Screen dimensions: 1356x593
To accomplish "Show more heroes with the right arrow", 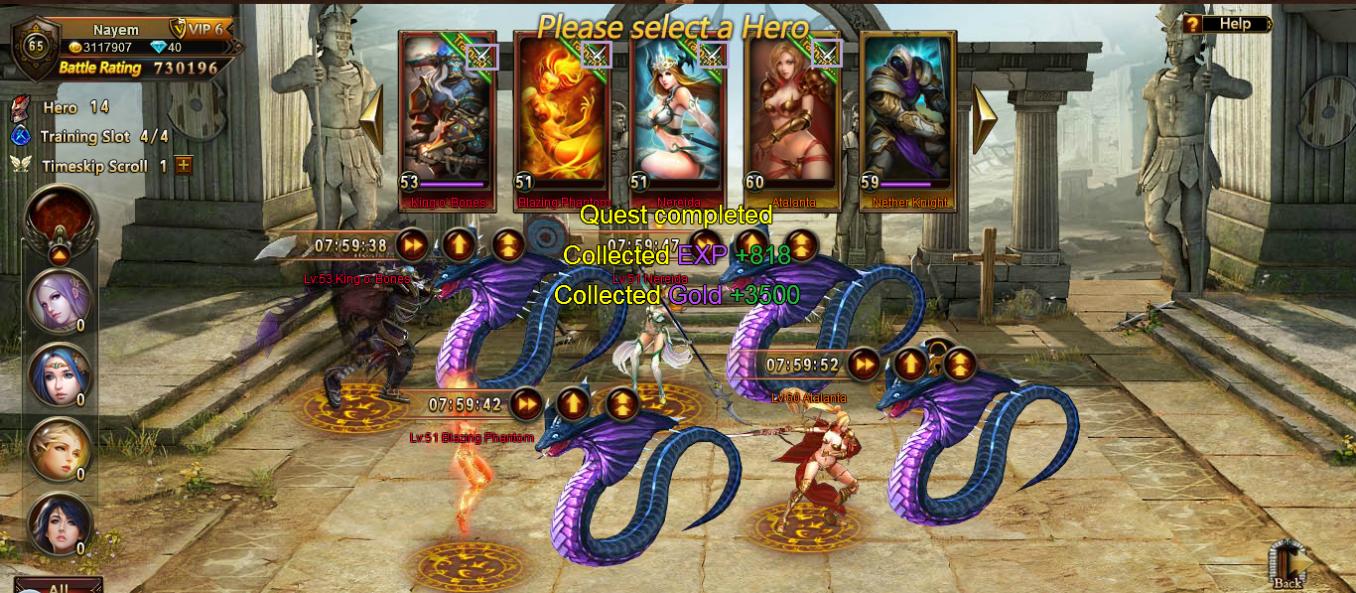I will (x=984, y=118).
